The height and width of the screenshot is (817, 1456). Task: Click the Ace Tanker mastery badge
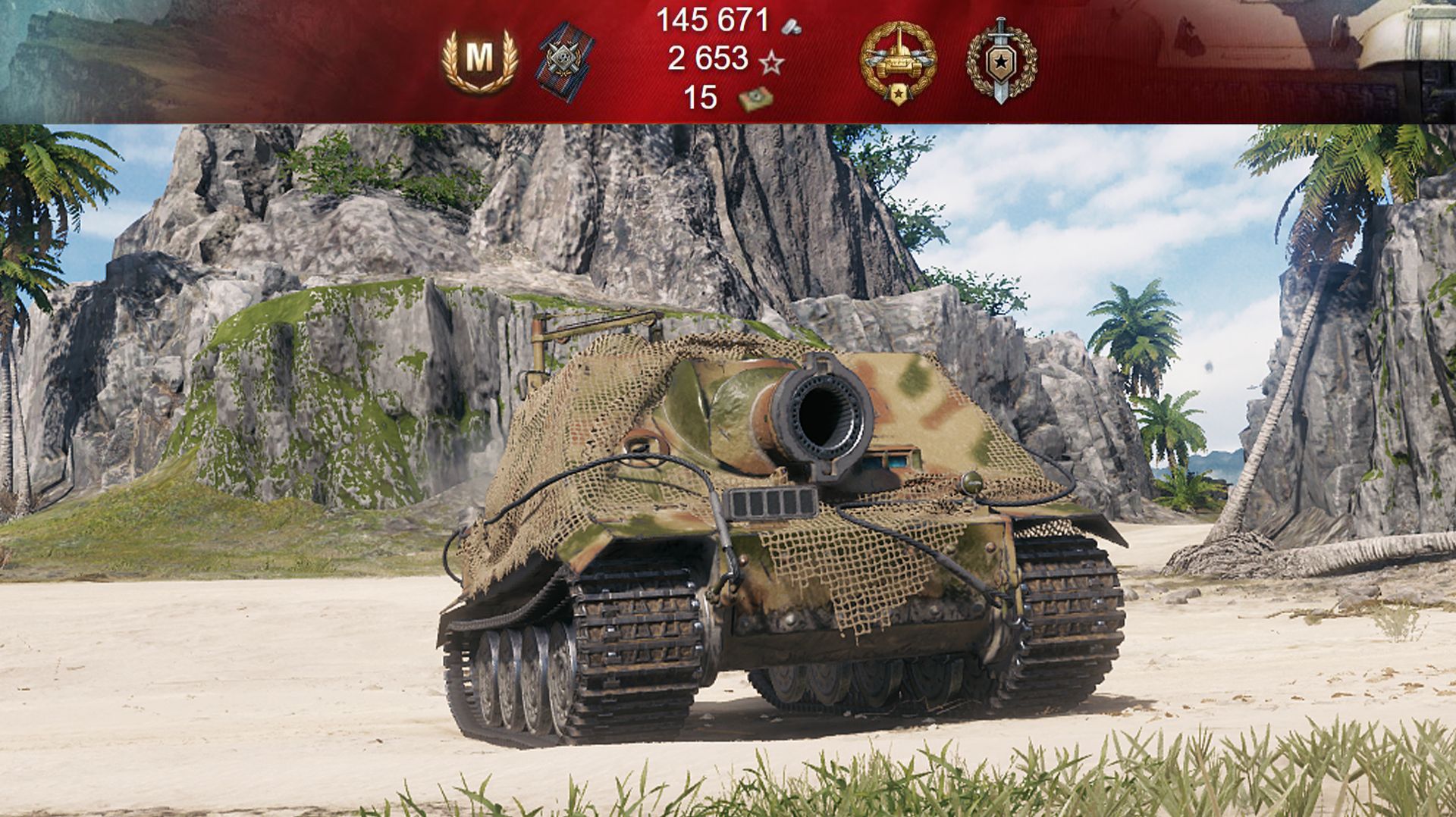click(479, 58)
